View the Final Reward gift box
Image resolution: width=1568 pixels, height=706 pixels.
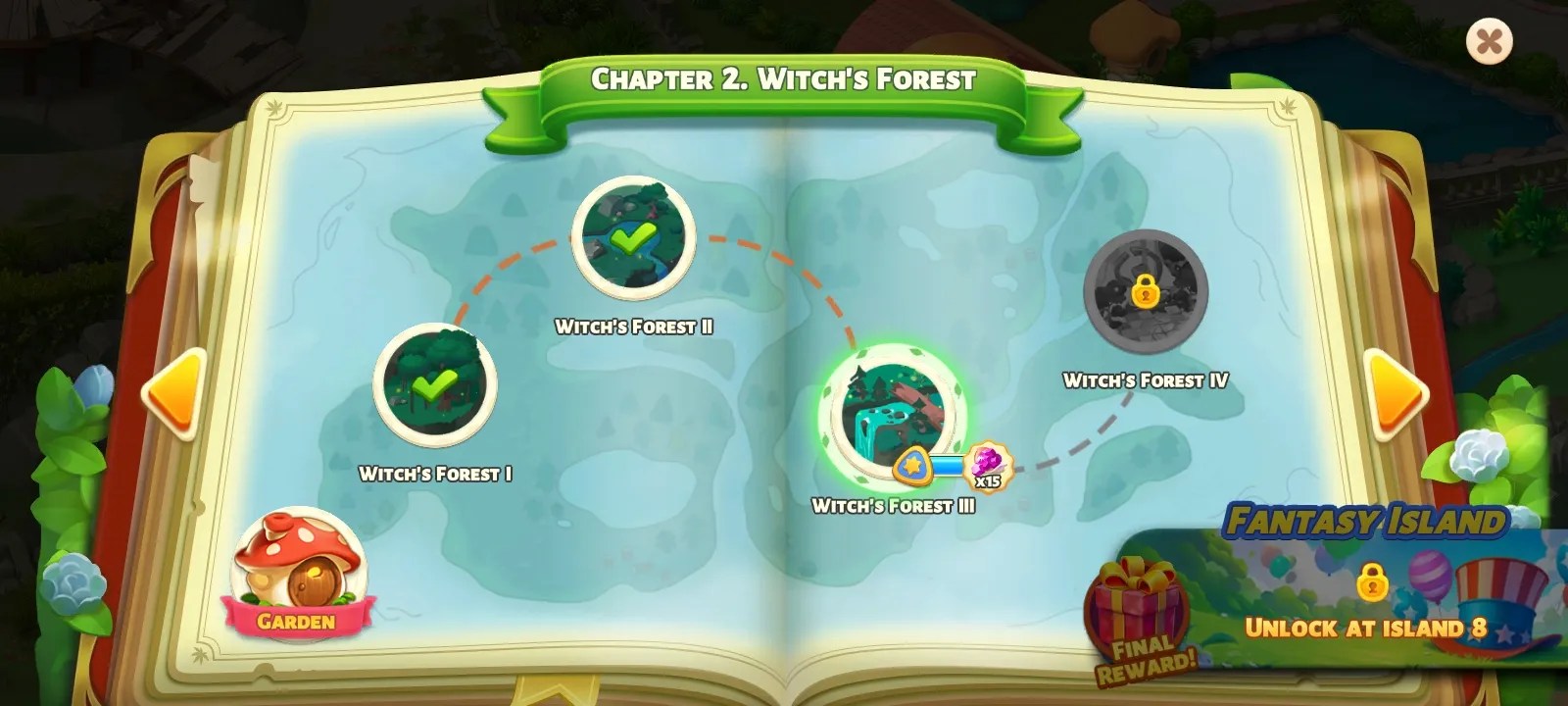[1139, 613]
